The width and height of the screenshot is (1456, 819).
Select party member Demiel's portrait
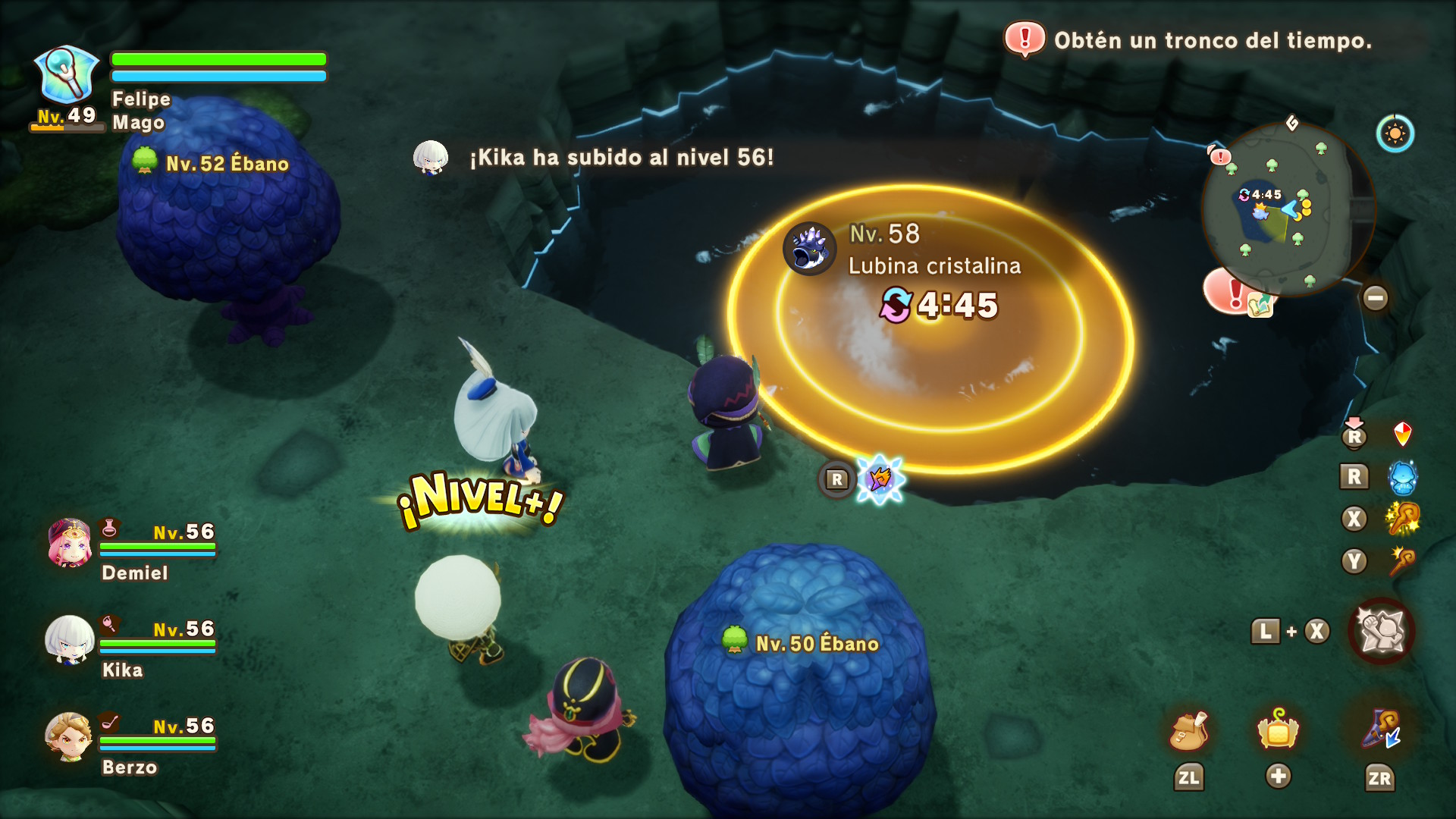click(70, 543)
